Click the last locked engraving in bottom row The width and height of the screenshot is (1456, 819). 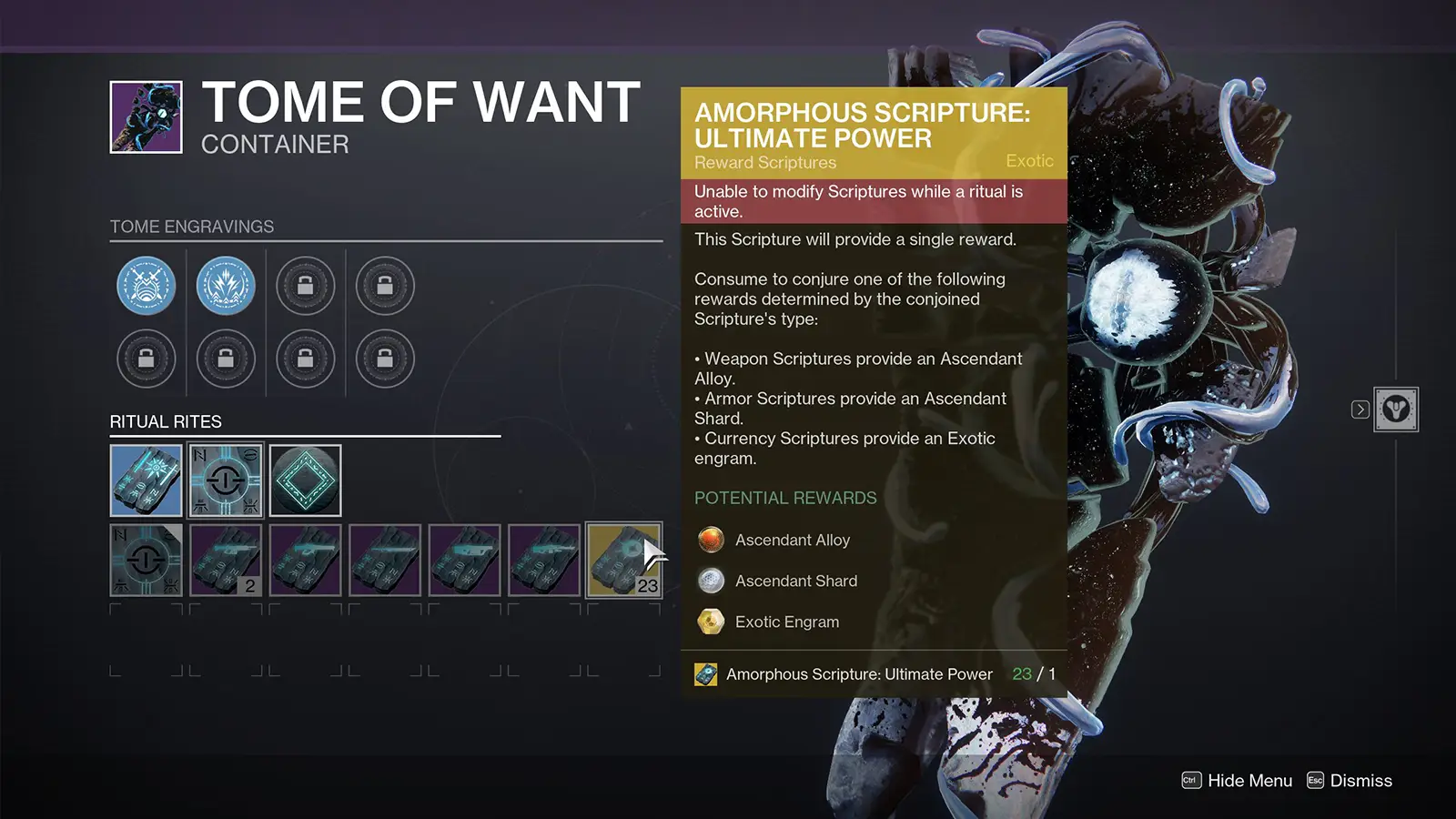384,359
